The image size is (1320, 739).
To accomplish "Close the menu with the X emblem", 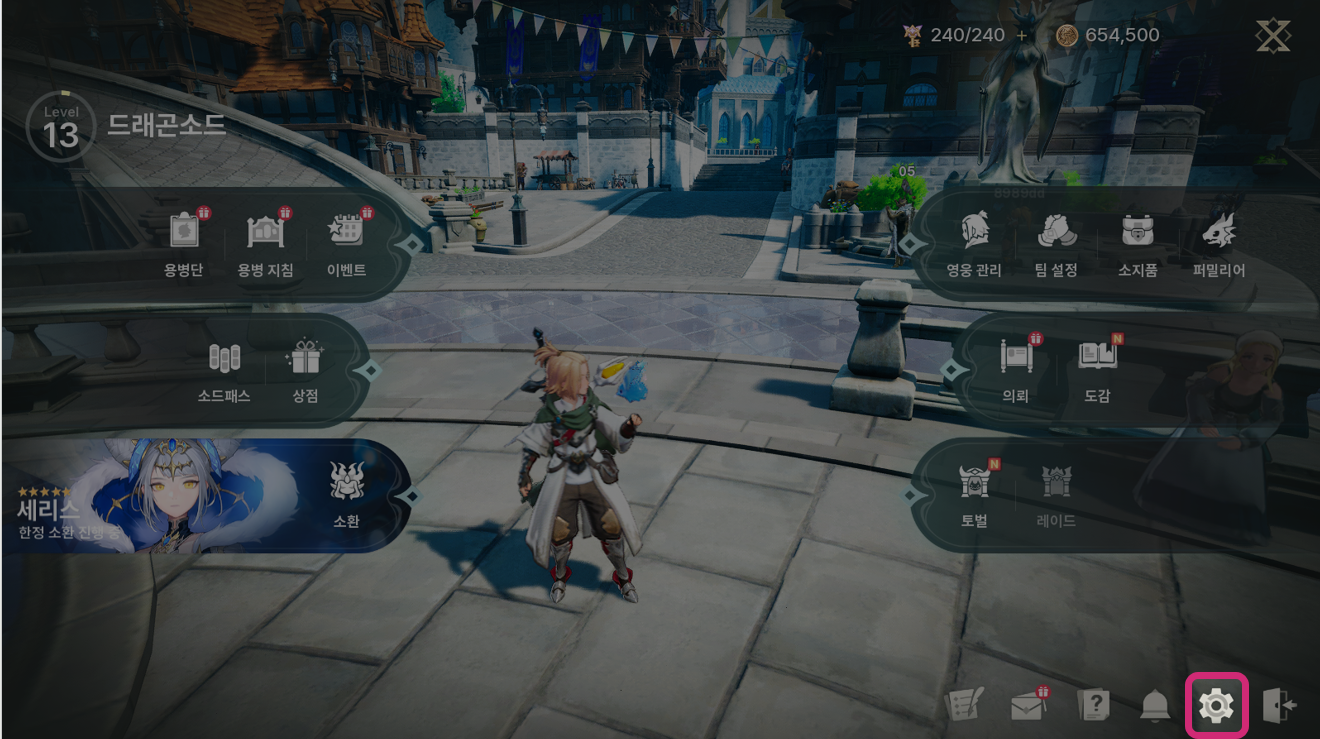I will pyautogui.click(x=1273, y=36).
